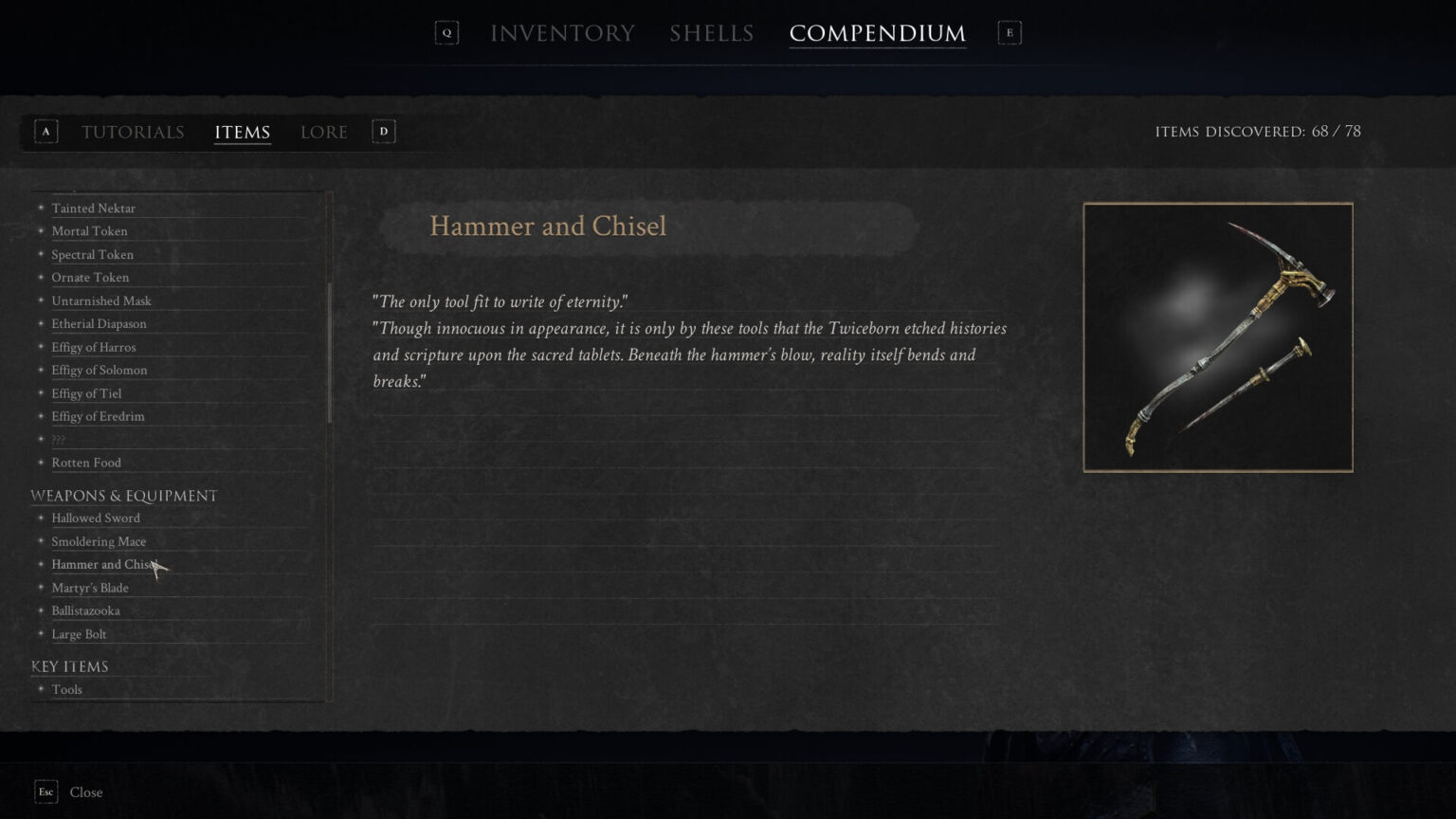View the Spectral Token entry

click(x=92, y=255)
